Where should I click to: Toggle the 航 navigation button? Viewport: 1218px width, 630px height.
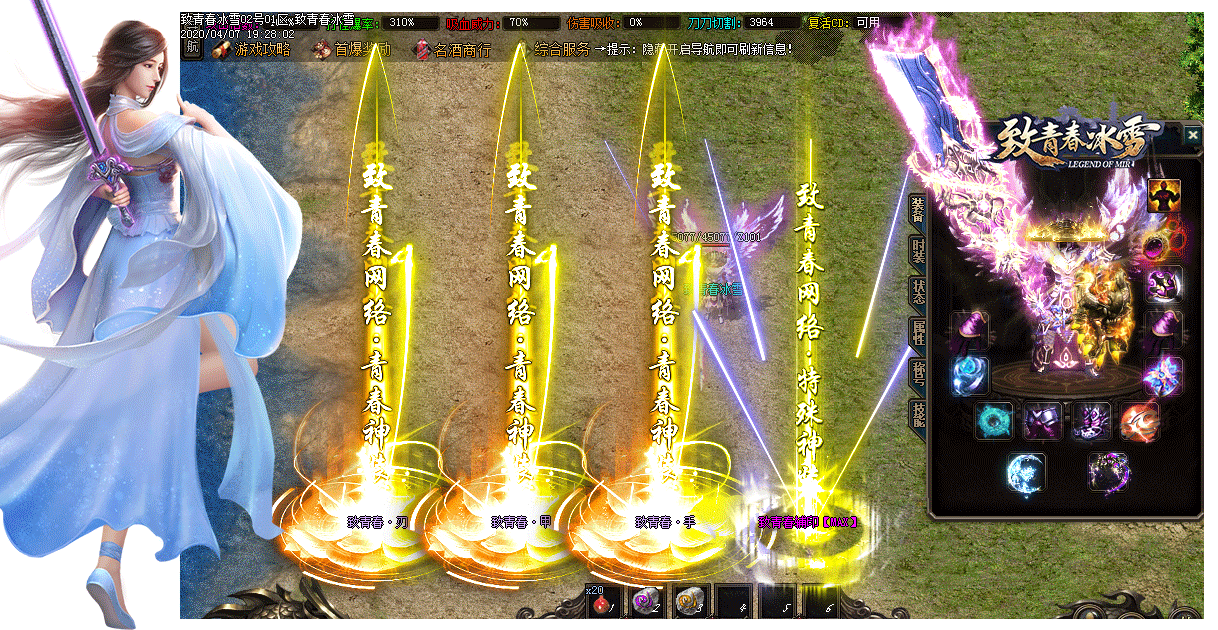point(192,48)
